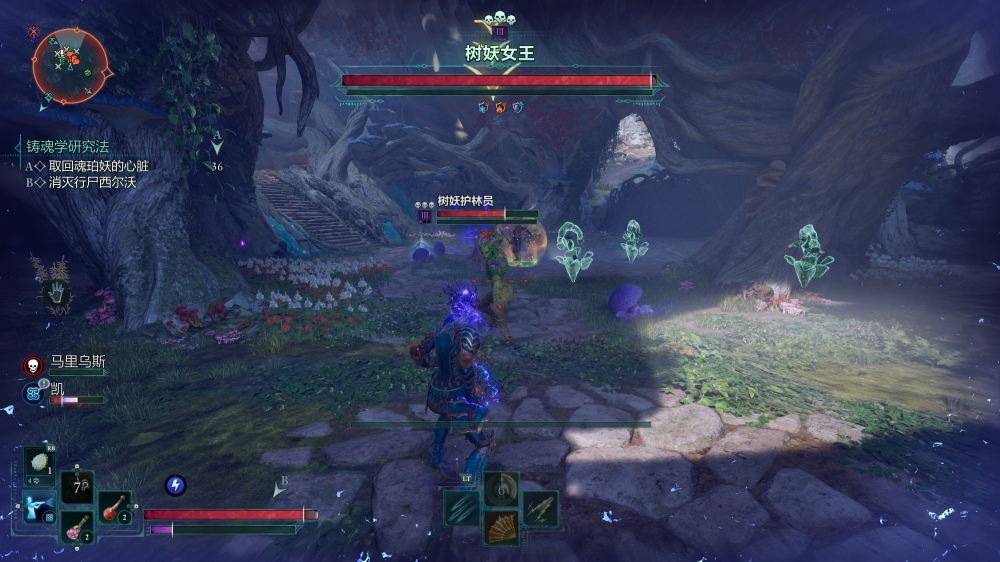Select the 树妖女王 boss name plate
1000x562 pixels.
(500, 52)
